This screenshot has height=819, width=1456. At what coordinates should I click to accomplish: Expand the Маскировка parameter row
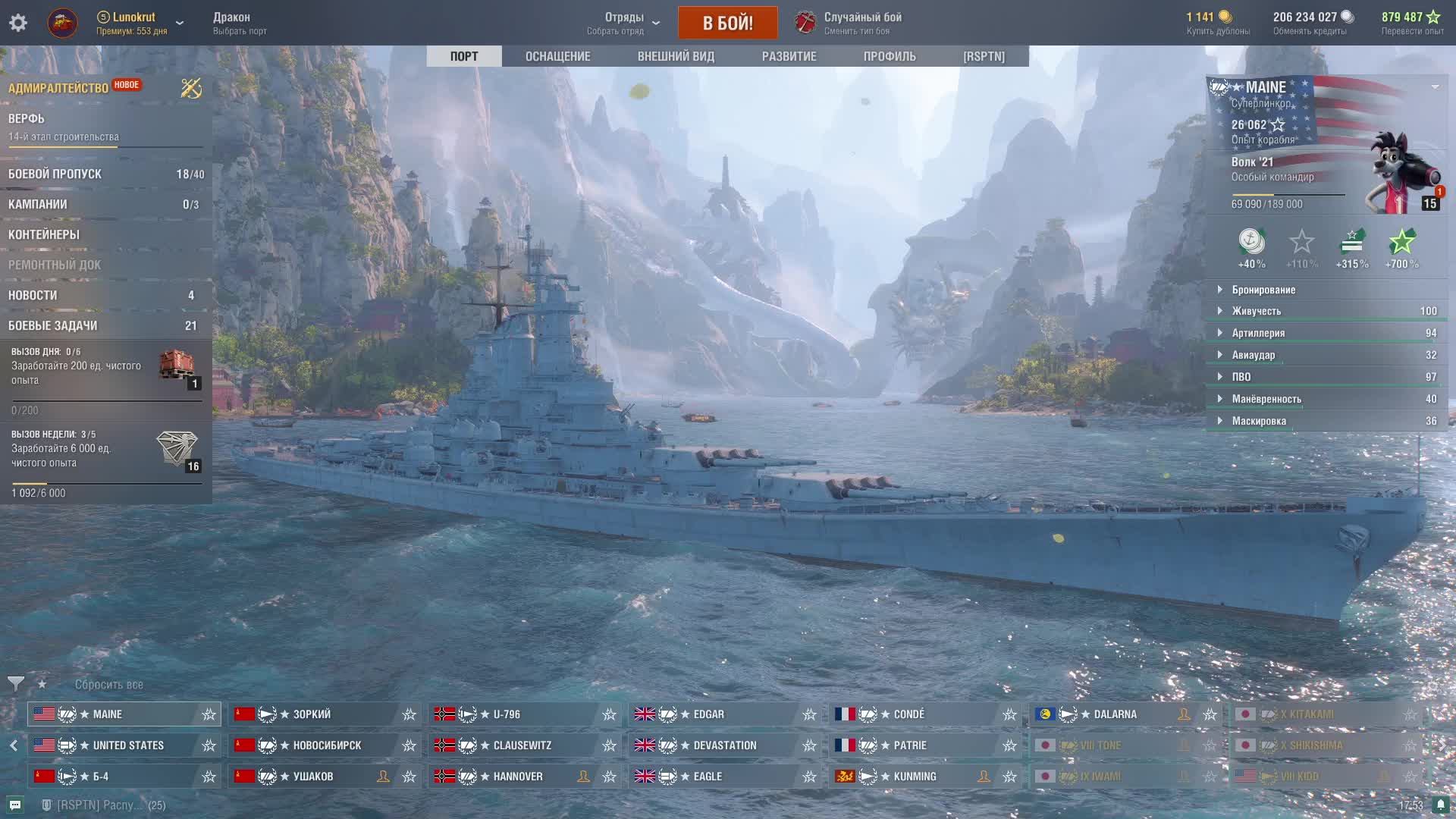click(1259, 421)
